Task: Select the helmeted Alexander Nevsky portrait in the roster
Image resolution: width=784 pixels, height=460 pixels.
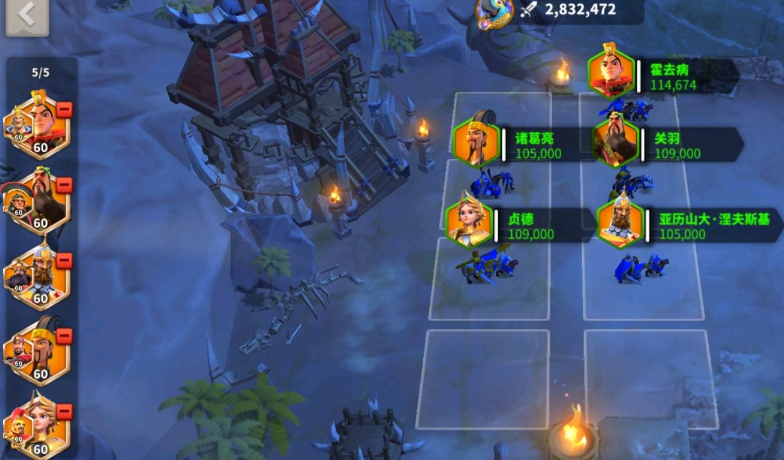Action: click(x=38, y=276)
